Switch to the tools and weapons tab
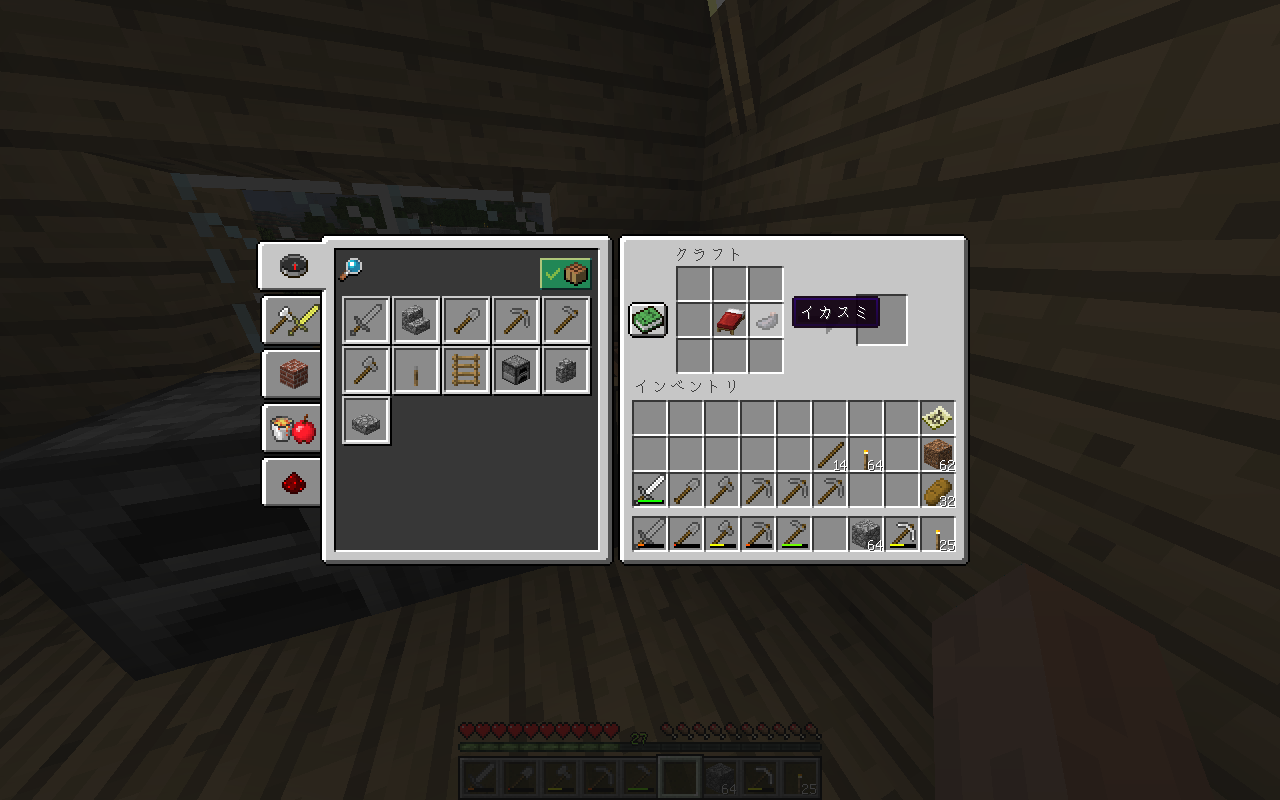The height and width of the screenshot is (800, 1280). (x=291, y=320)
